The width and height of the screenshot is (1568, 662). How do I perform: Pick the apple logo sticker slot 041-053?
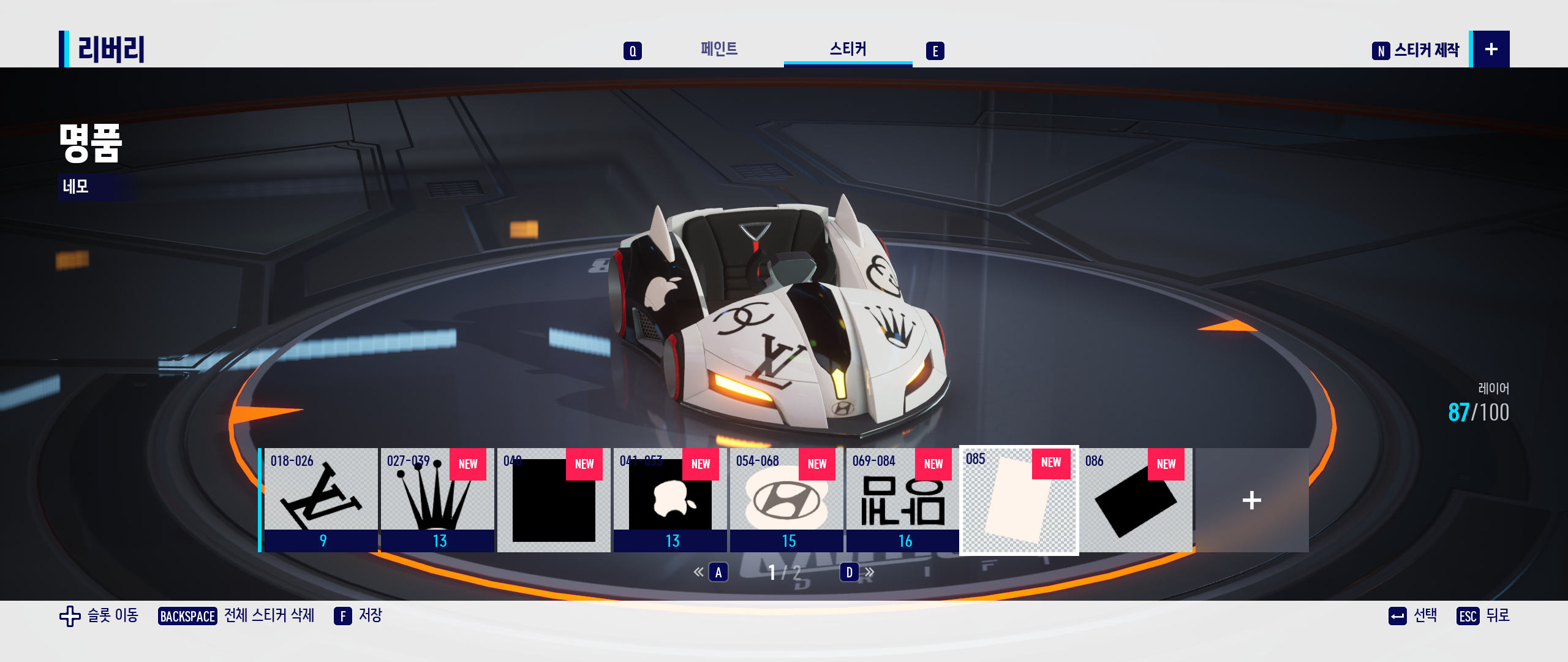pyautogui.click(x=670, y=500)
